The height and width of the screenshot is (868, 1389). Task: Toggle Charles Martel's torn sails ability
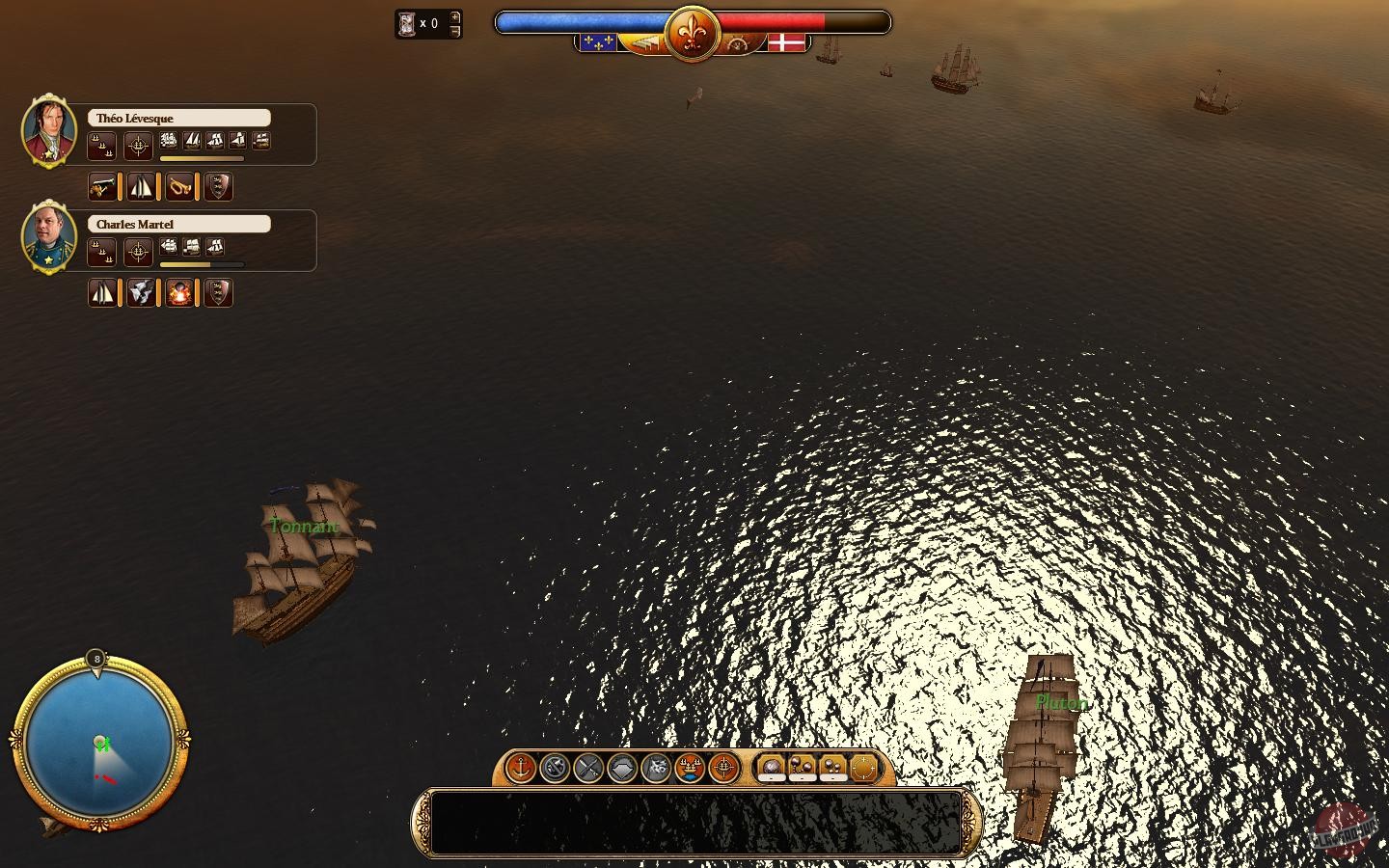(x=142, y=292)
